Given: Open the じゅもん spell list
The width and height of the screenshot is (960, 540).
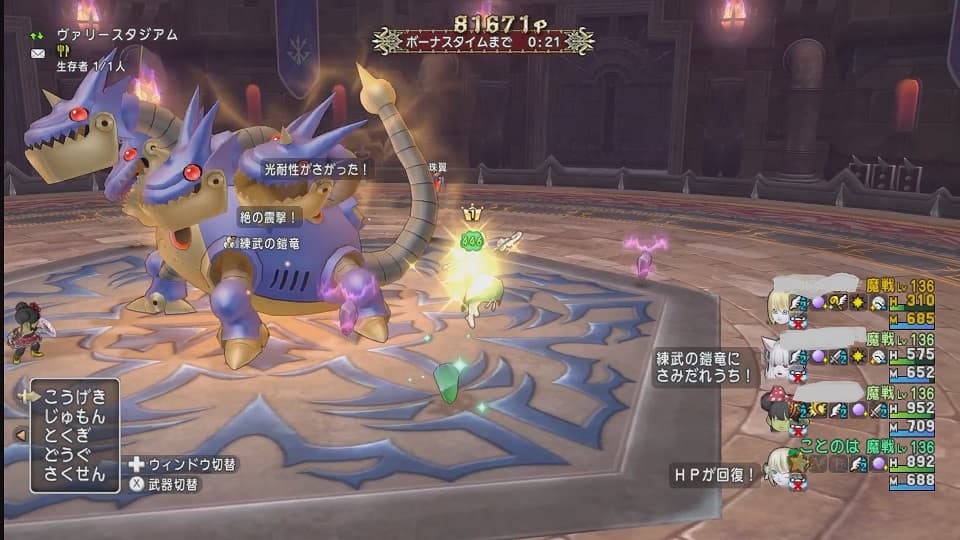Looking at the screenshot, I should tap(76, 416).
